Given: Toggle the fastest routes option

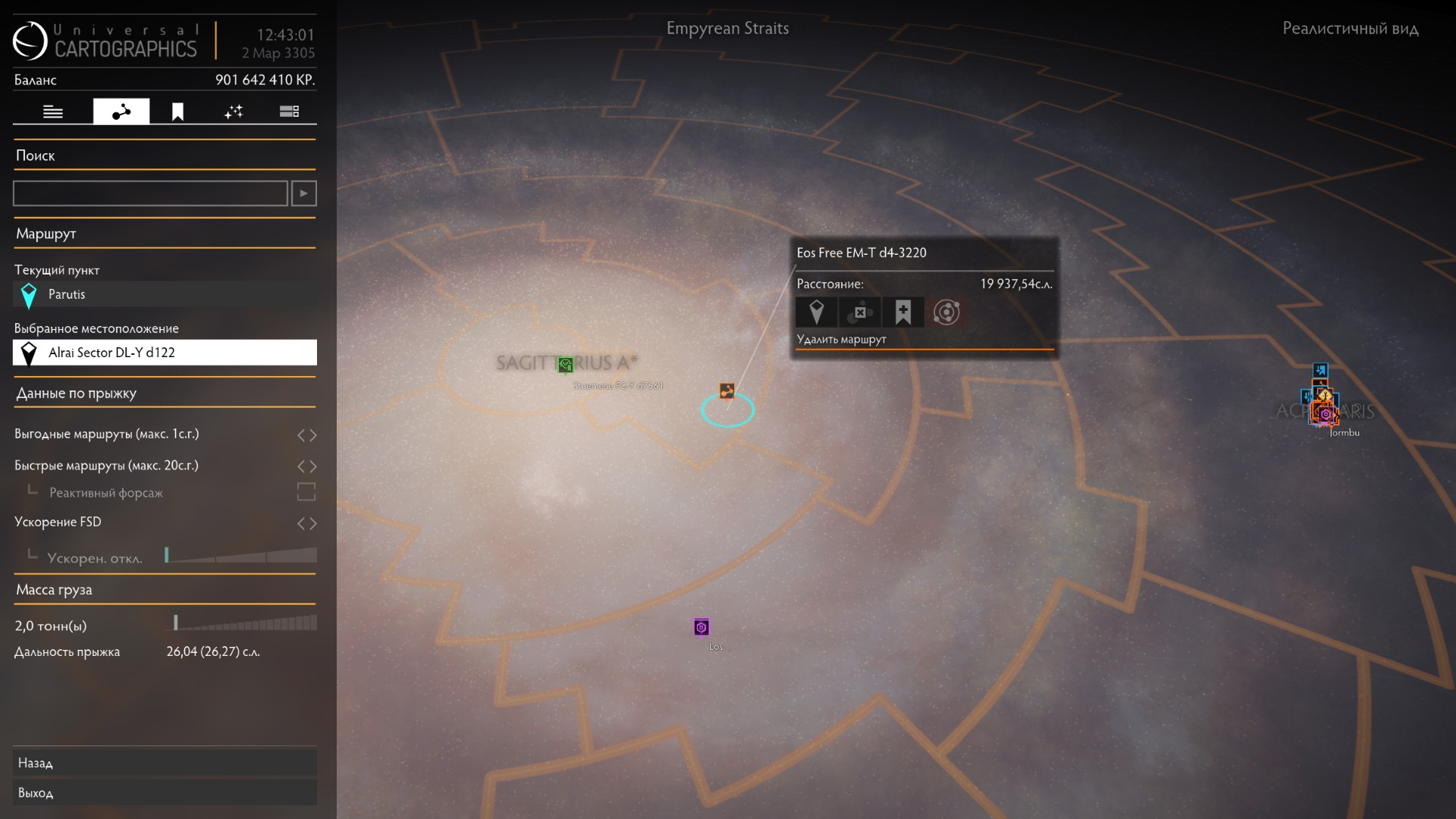Looking at the screenshot, I should tap(306, 466).
